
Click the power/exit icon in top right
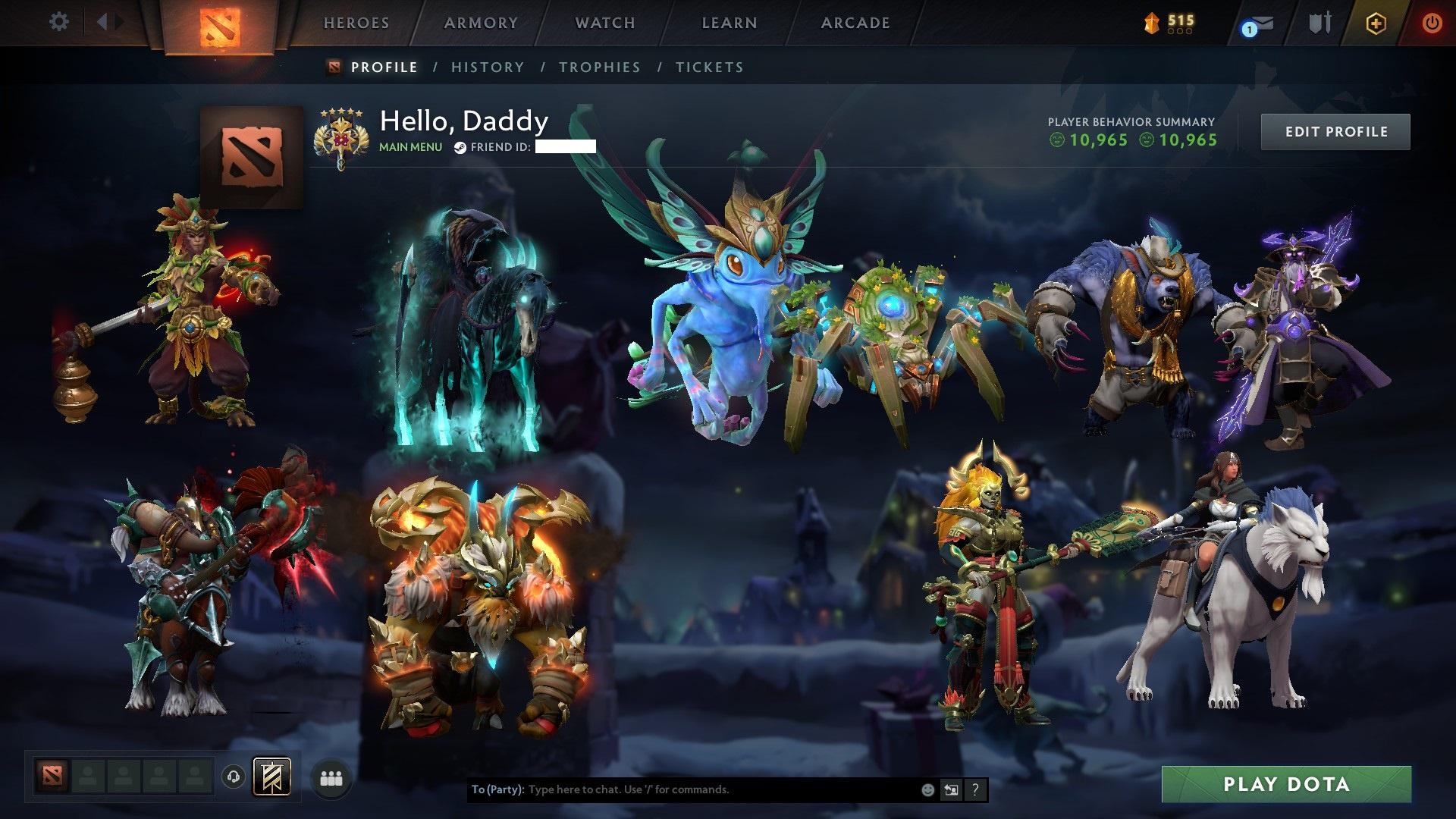1432,24
